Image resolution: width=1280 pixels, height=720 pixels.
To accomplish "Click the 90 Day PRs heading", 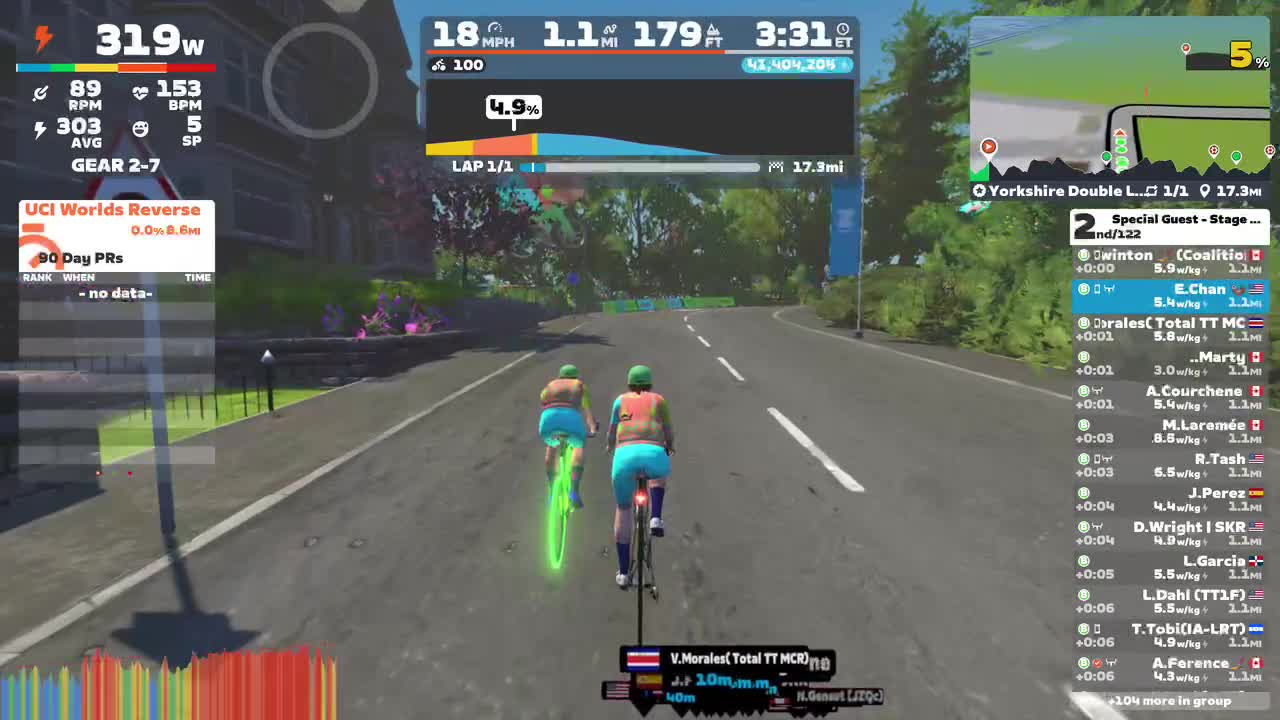I will coord(78,258).
